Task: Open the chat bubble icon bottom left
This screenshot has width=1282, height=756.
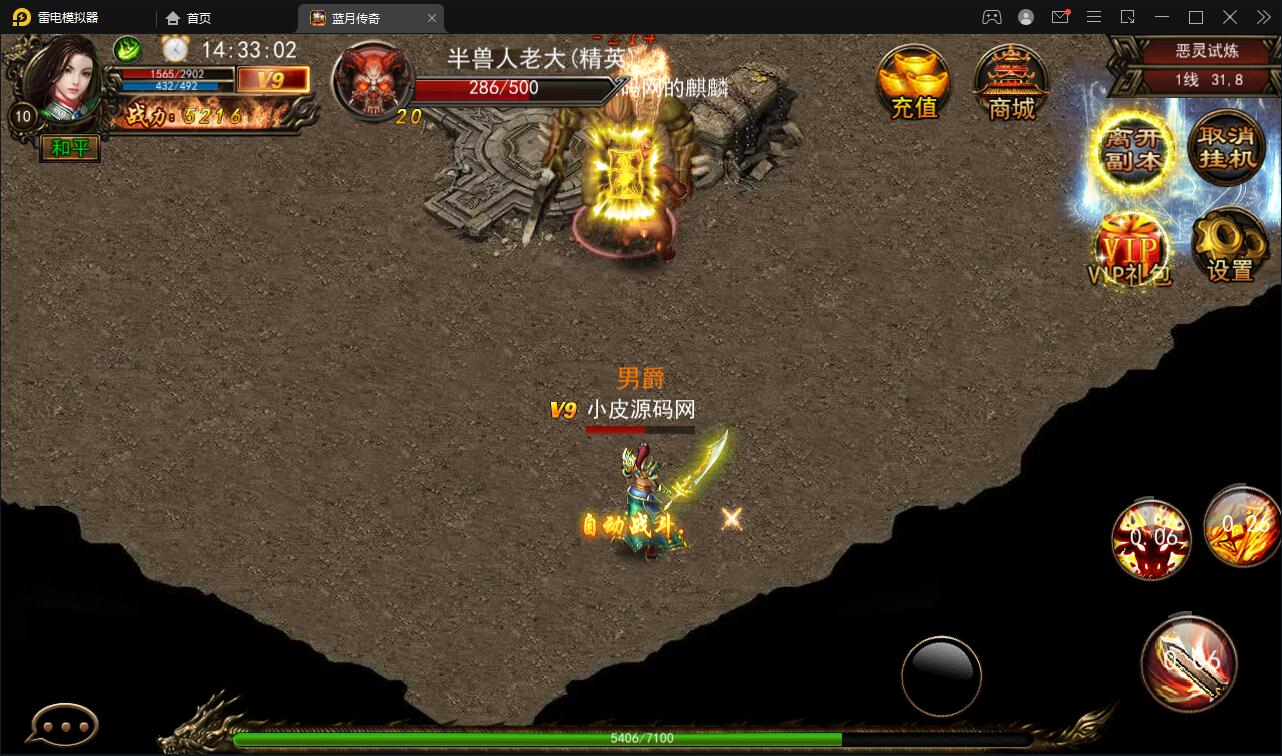Action: coord(62,722)
